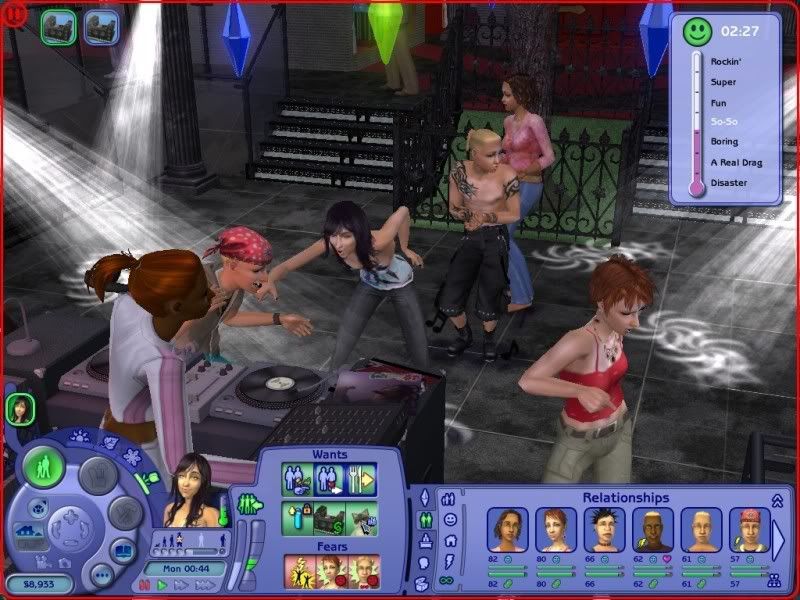Select the spiky black-haired Sim's relationship portrait
This screenshot has height=600, width=800.
click(x=603, y=529)
